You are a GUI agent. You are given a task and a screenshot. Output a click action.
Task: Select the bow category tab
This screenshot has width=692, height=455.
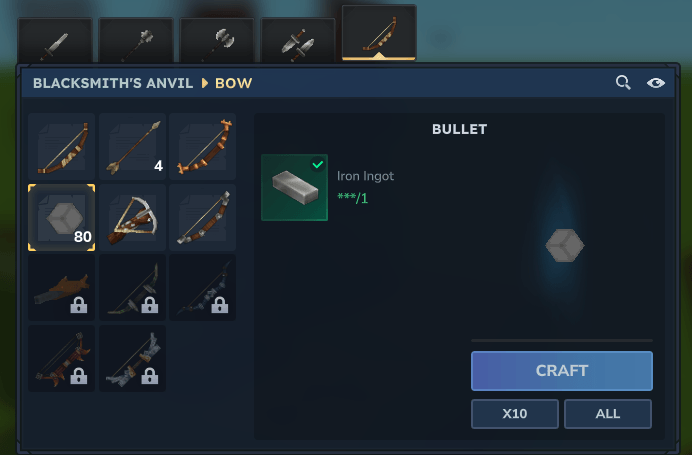[x=379, y=34]
